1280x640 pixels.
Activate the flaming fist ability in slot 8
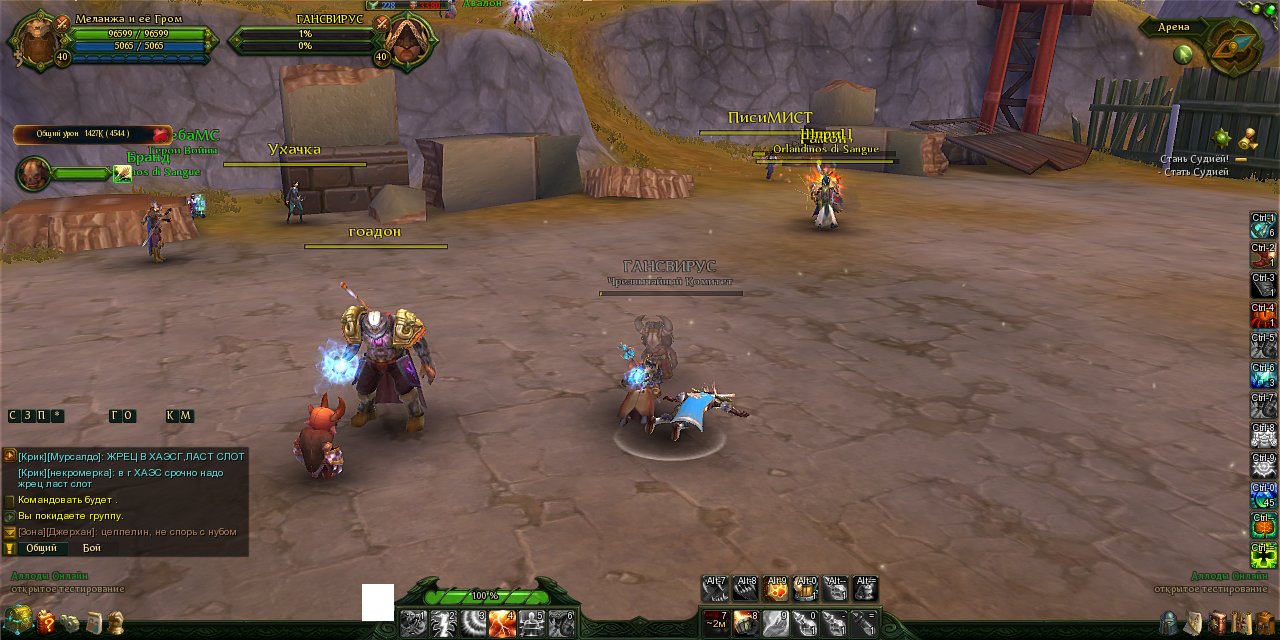746,623
